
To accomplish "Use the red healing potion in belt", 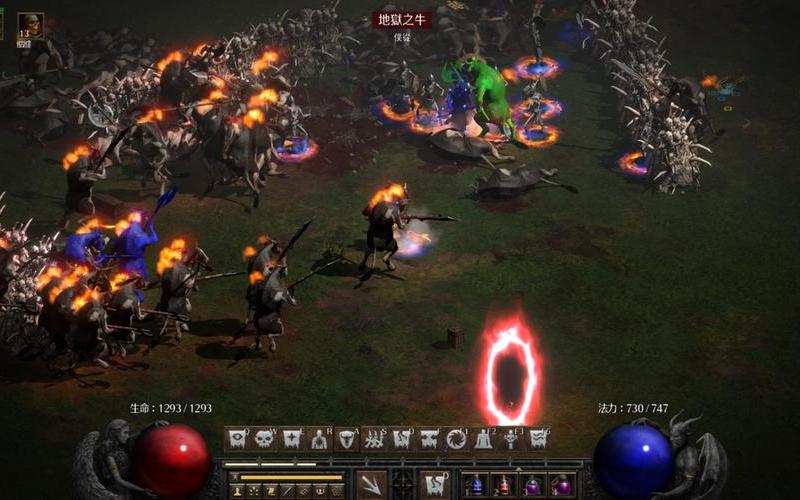I will pos(505,485).
